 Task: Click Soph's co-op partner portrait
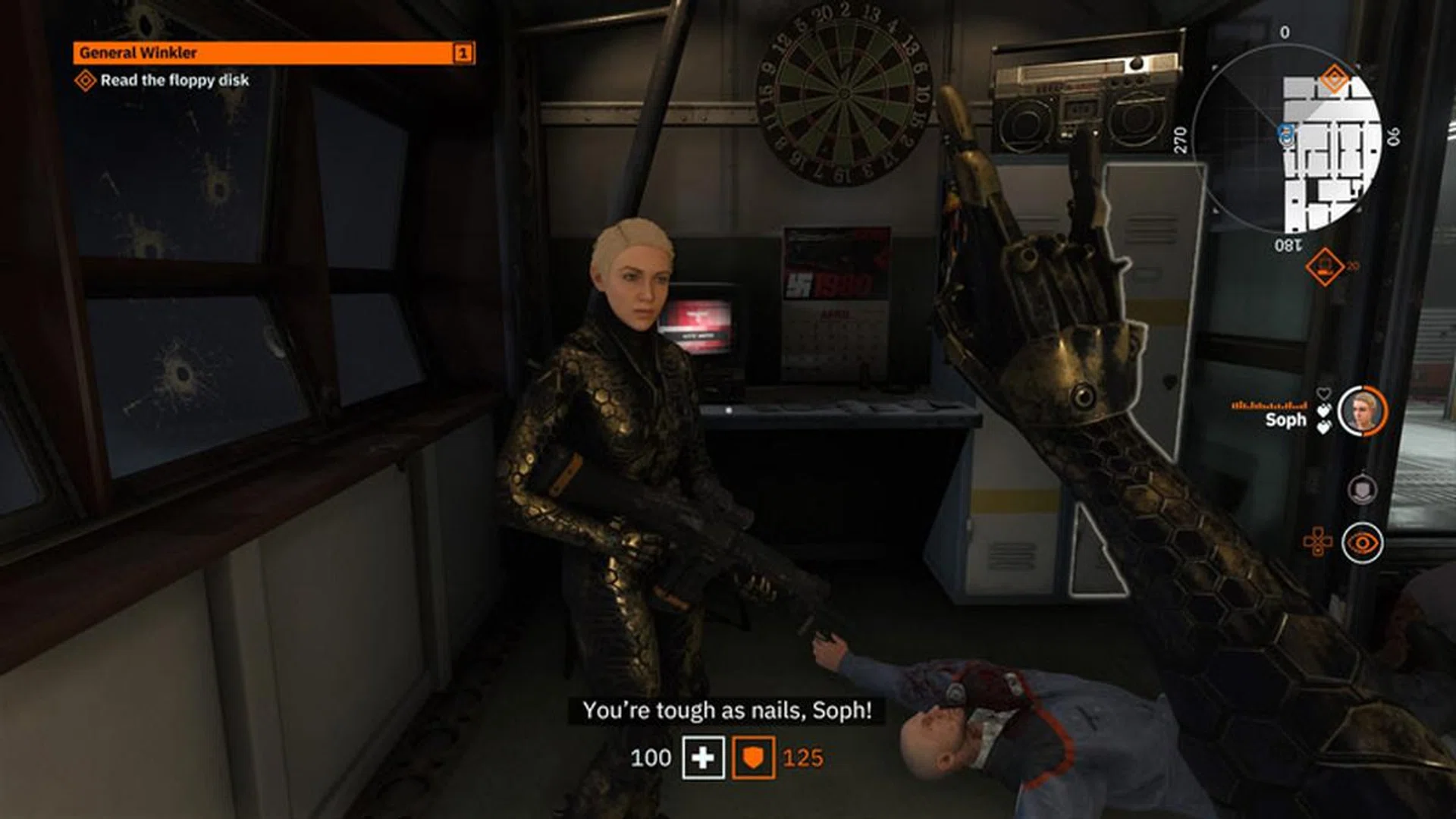coord(1361,412)
